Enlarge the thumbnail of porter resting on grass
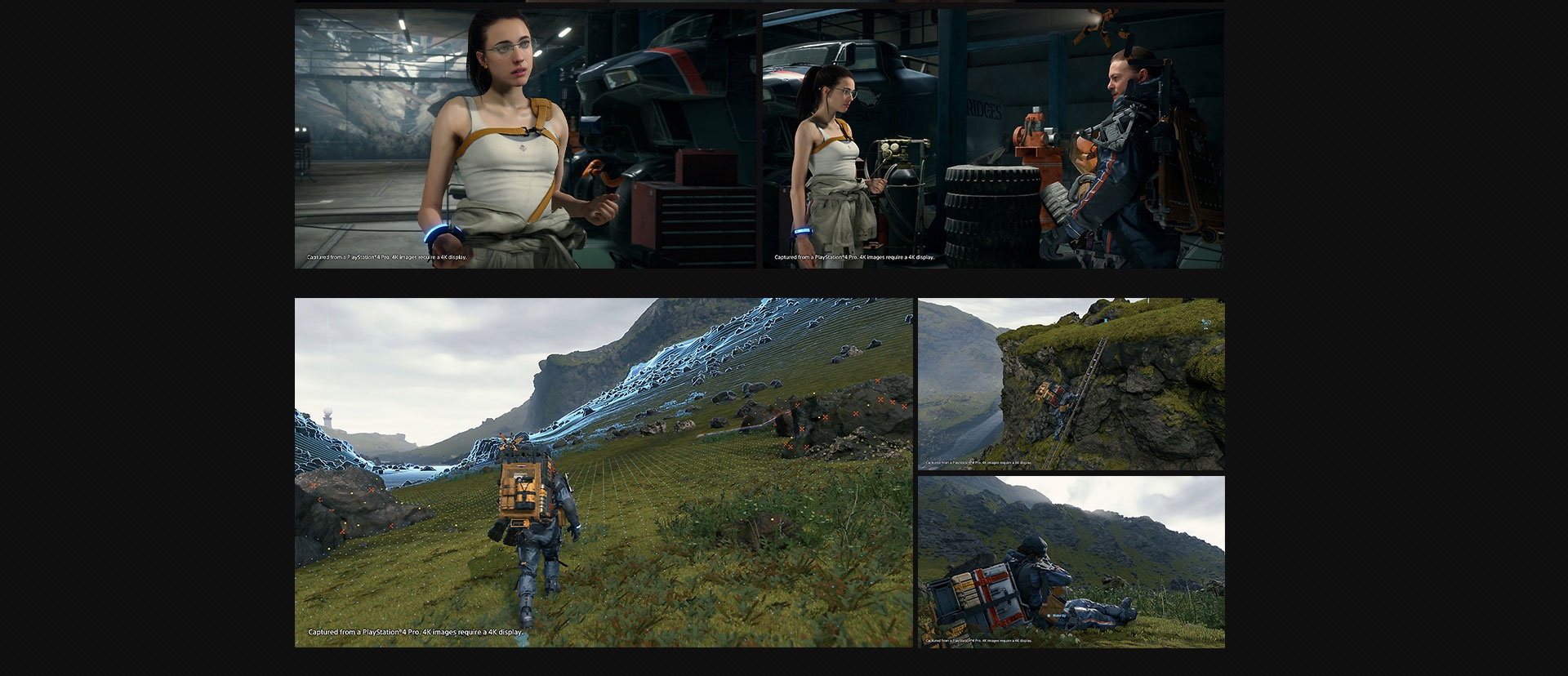Image resolution: width=1568 pixels, height=676 pixels. tap(1071, 563)
